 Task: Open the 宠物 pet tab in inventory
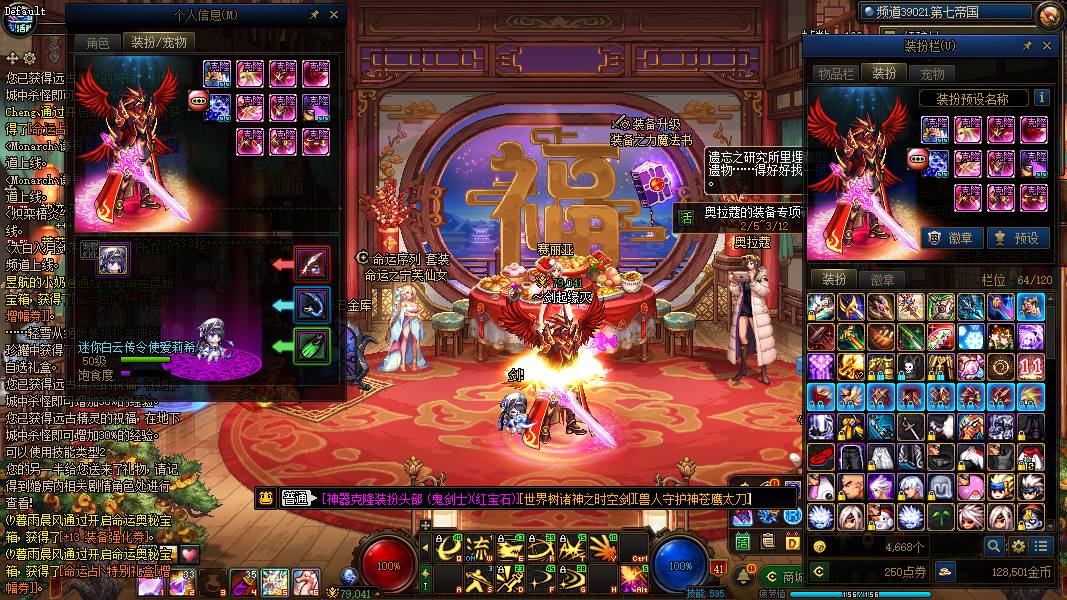(x=932, y=73)
